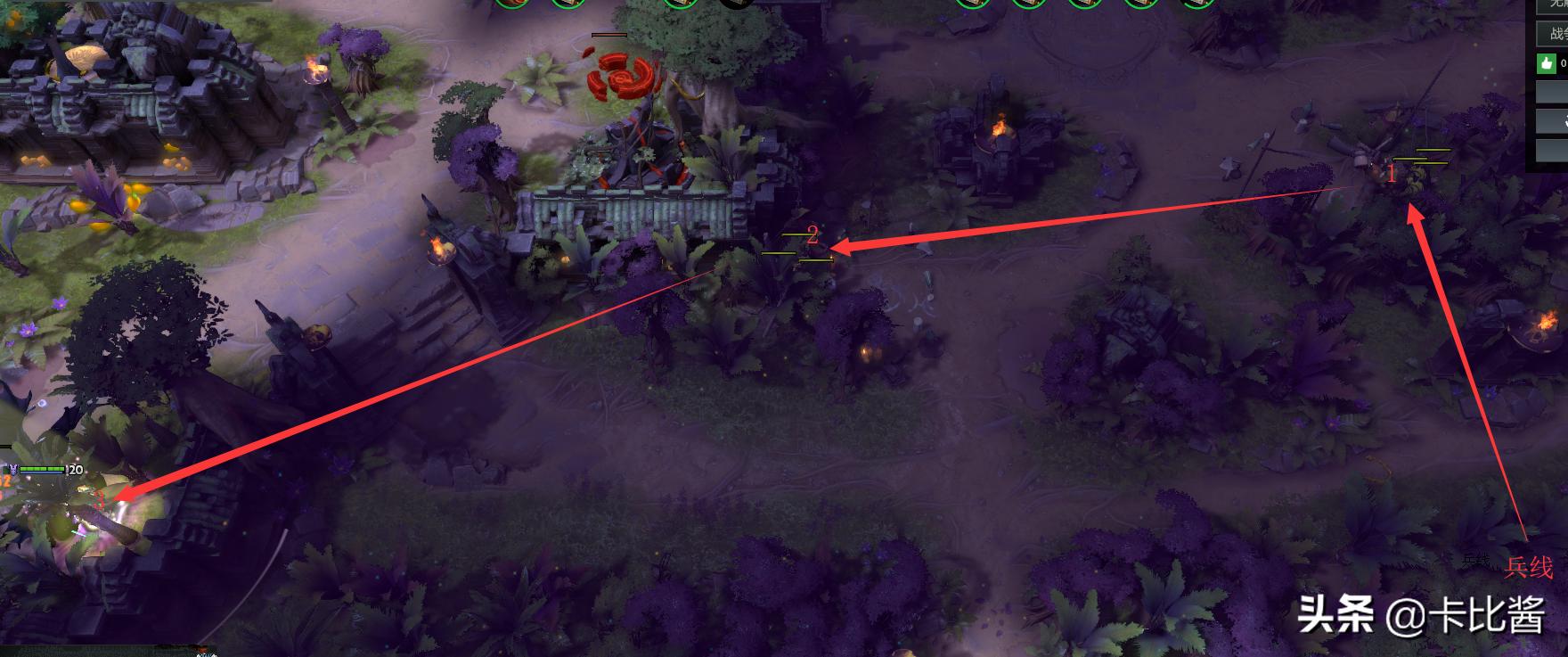The width and height of the screenshot is (1568, 657).
Task: Toggle the like counter showing 0
Action: coord(1562,64)
